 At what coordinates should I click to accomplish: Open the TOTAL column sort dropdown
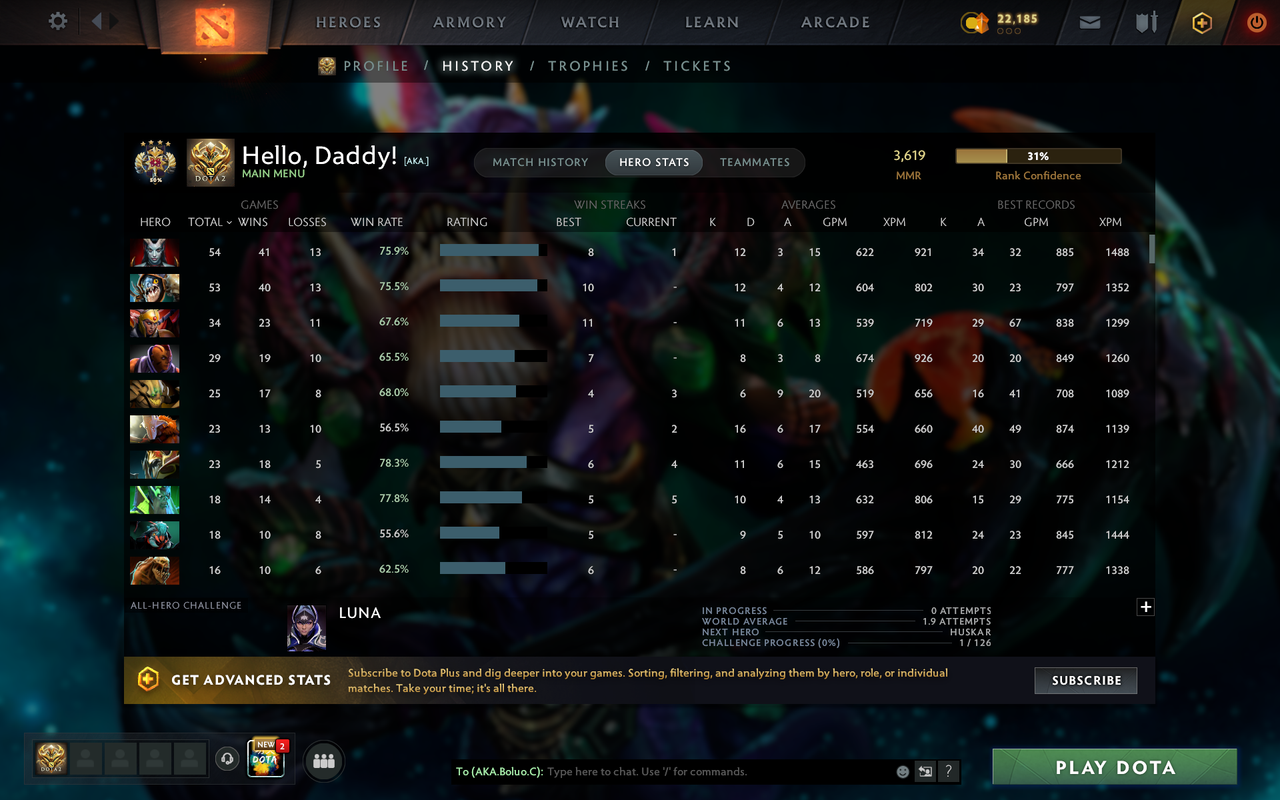click(x=210, y=222)
